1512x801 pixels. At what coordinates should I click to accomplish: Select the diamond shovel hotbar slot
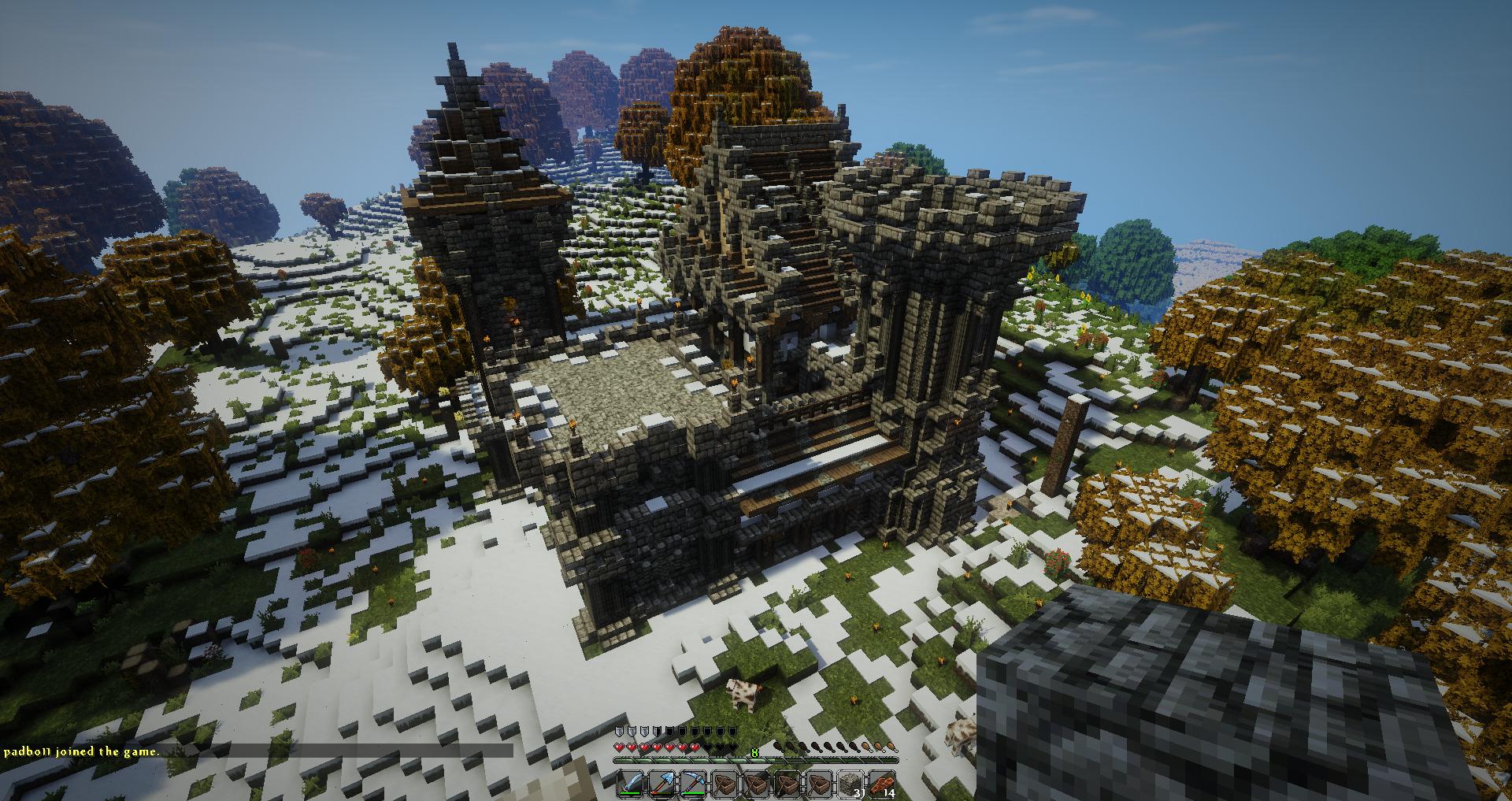point(661,784)
